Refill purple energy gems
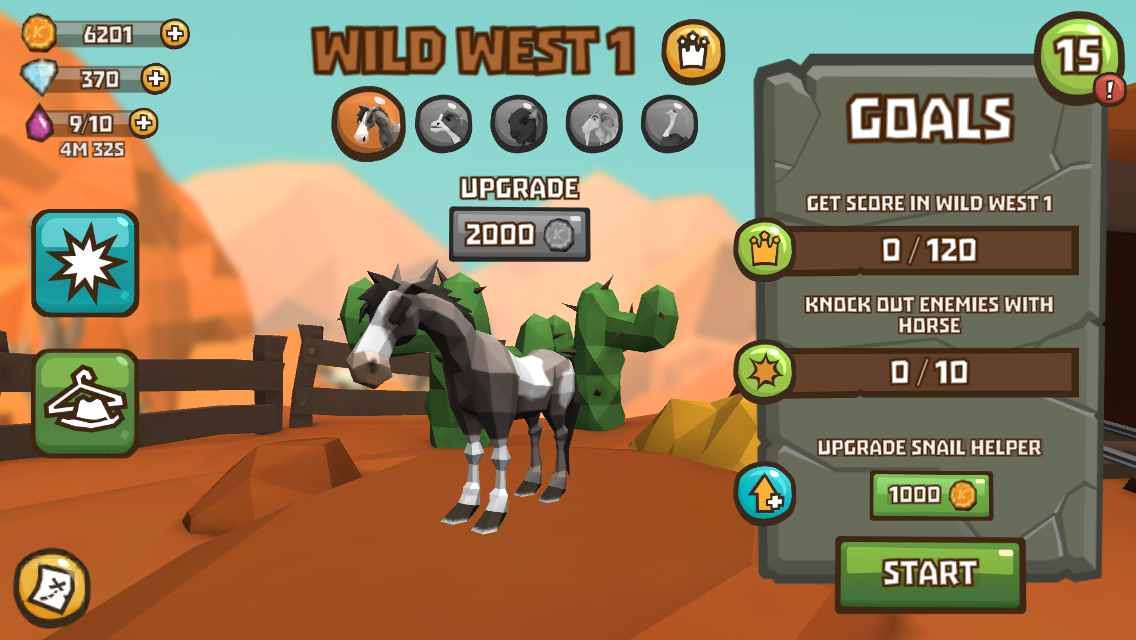The image size is (1136, 640). click(144, 123)
